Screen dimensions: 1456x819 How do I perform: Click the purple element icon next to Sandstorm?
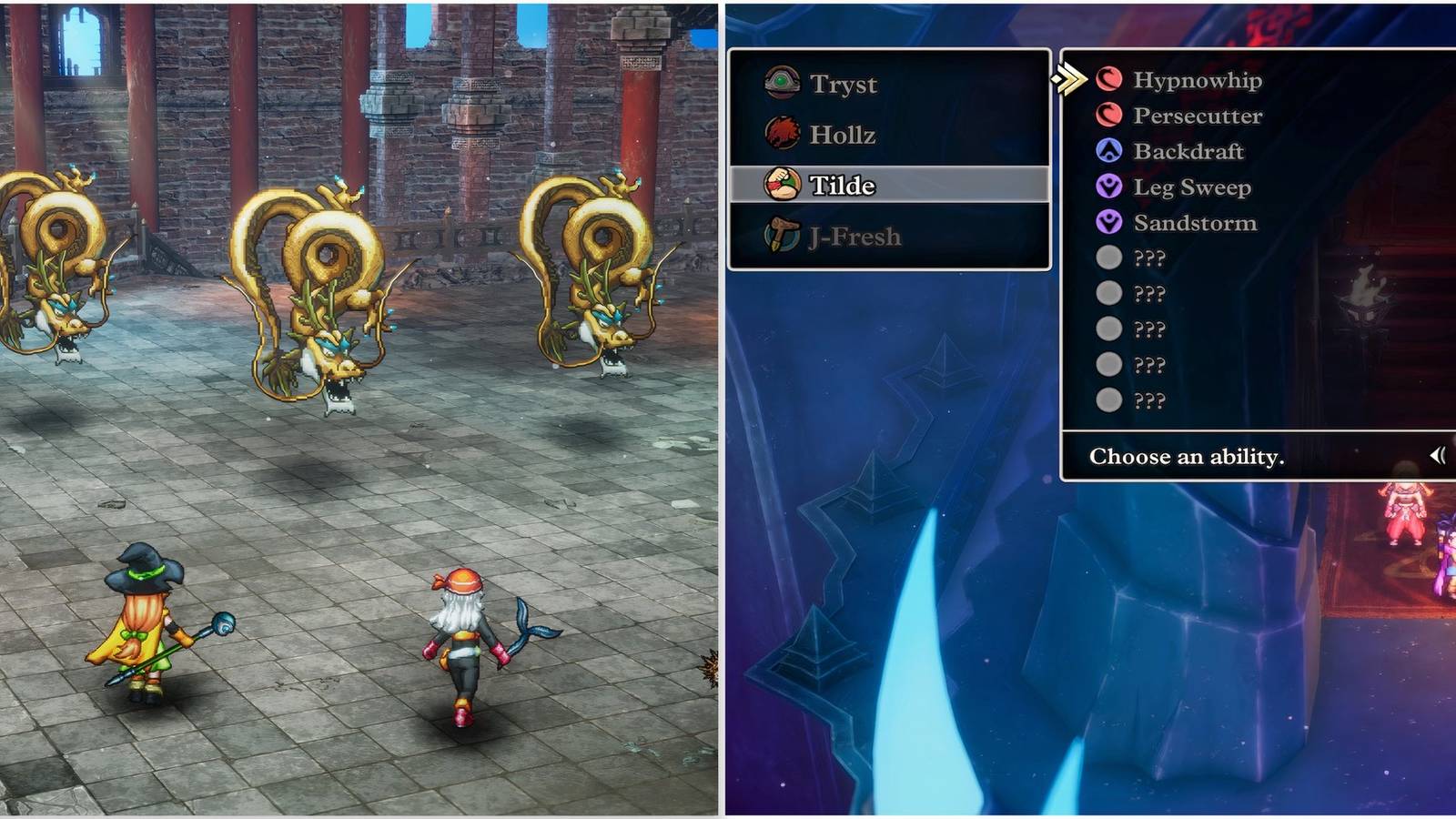point(1107,222)
